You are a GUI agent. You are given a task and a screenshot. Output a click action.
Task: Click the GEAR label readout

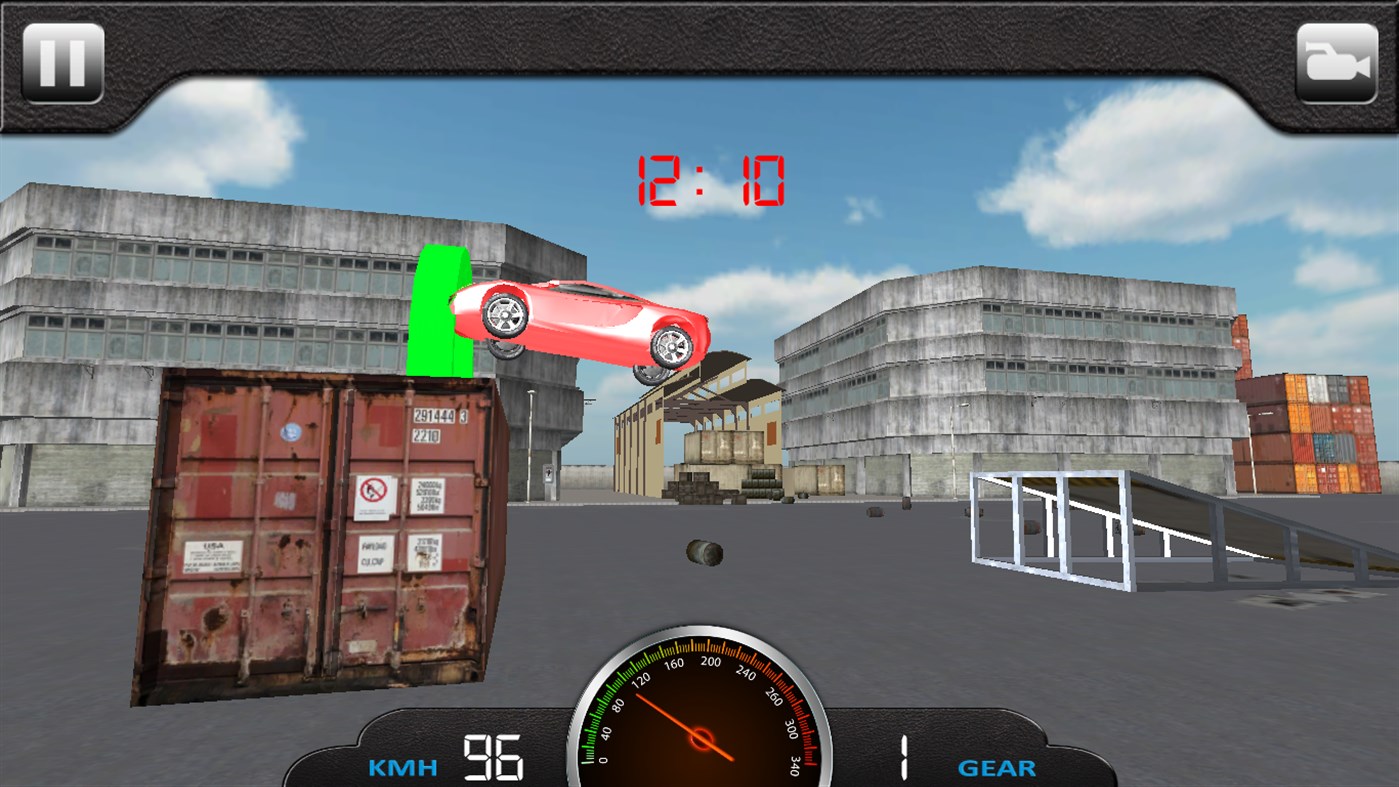[997, 768]
